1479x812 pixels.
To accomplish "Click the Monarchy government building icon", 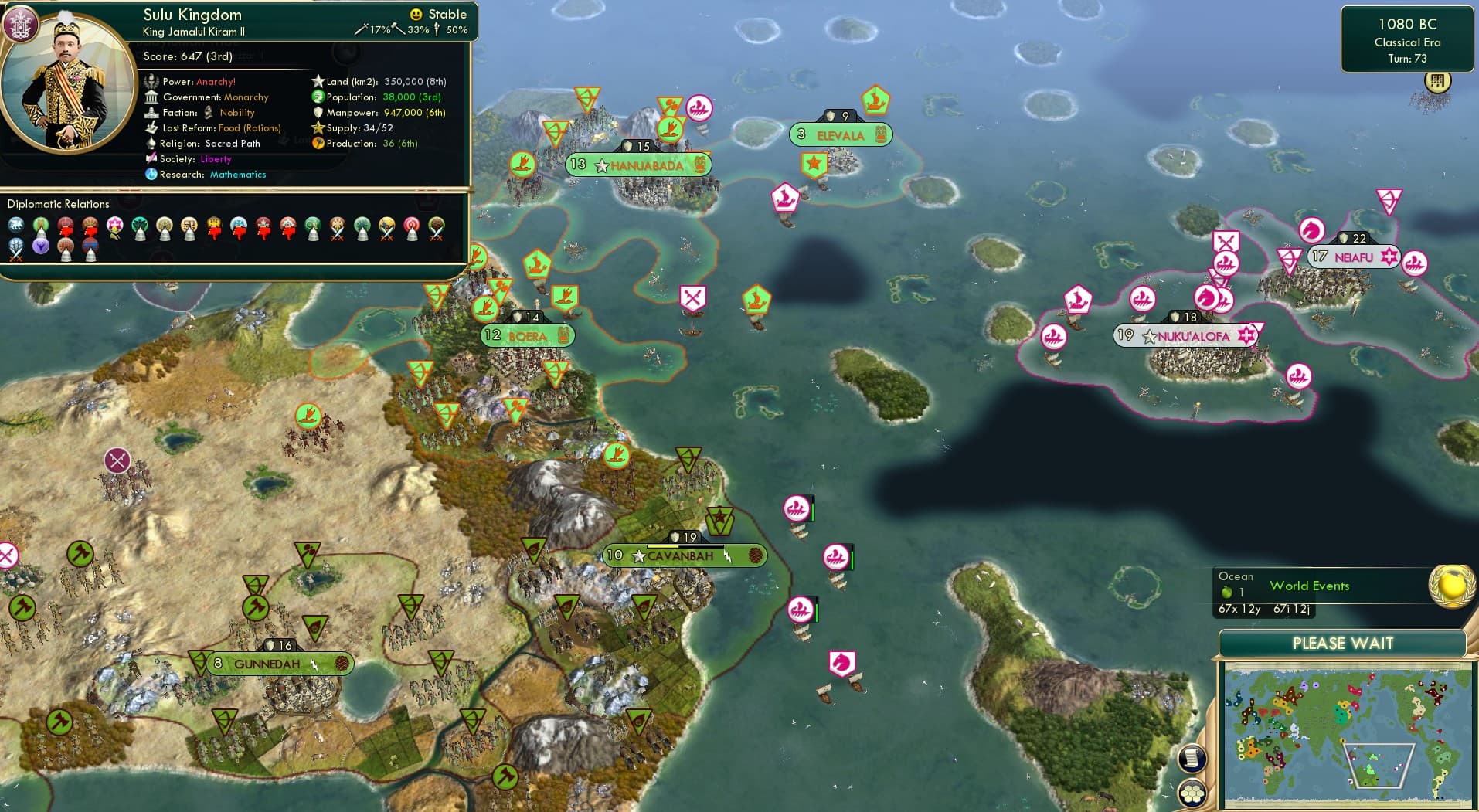I will pyautogui.click(x=152, y=97).
